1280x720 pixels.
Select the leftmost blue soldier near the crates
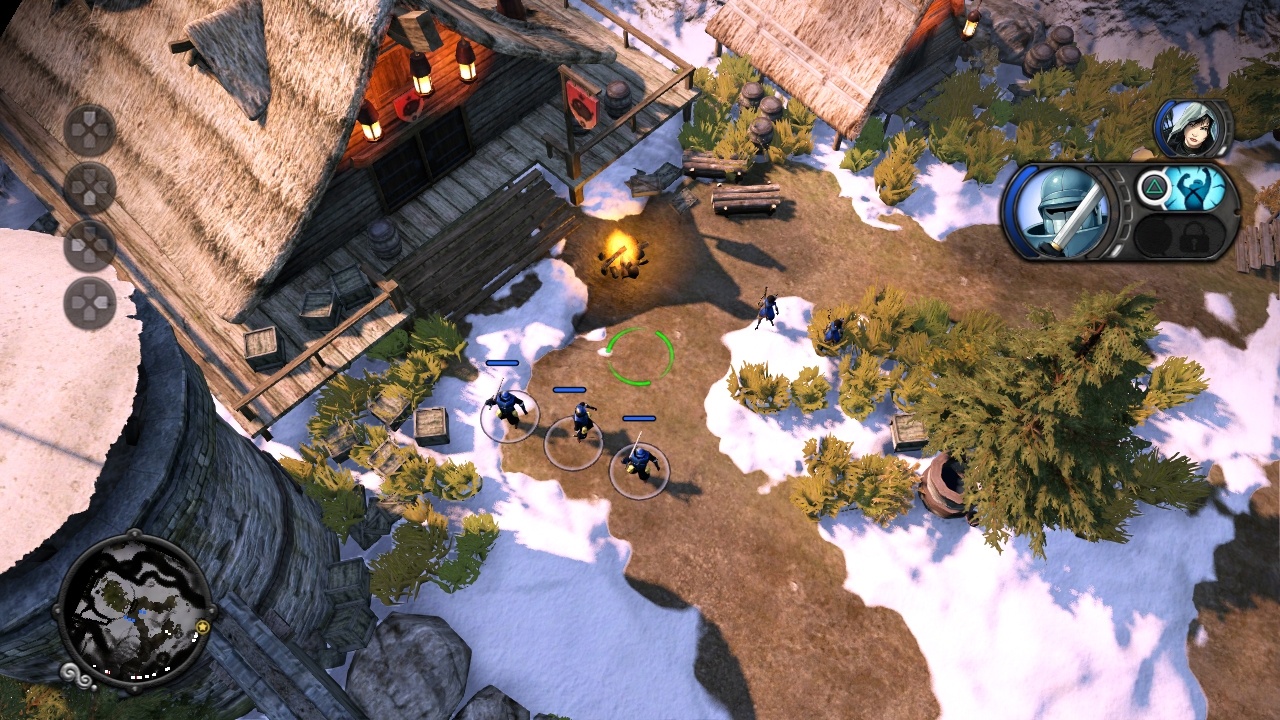click(507, 410)
